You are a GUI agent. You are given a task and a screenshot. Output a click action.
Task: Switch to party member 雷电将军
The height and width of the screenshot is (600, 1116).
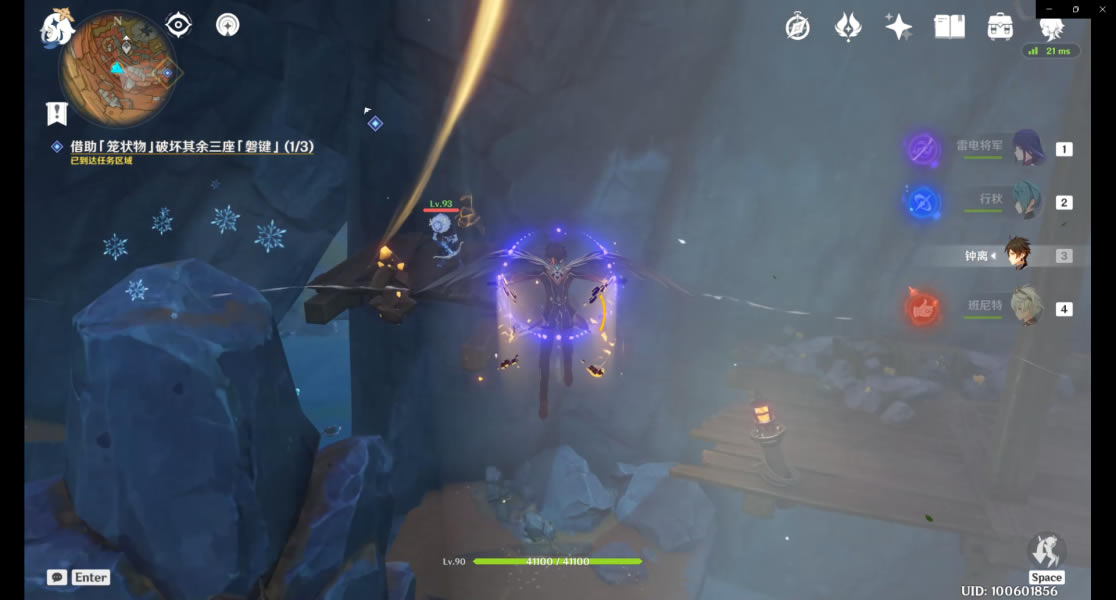(1027, 149)
